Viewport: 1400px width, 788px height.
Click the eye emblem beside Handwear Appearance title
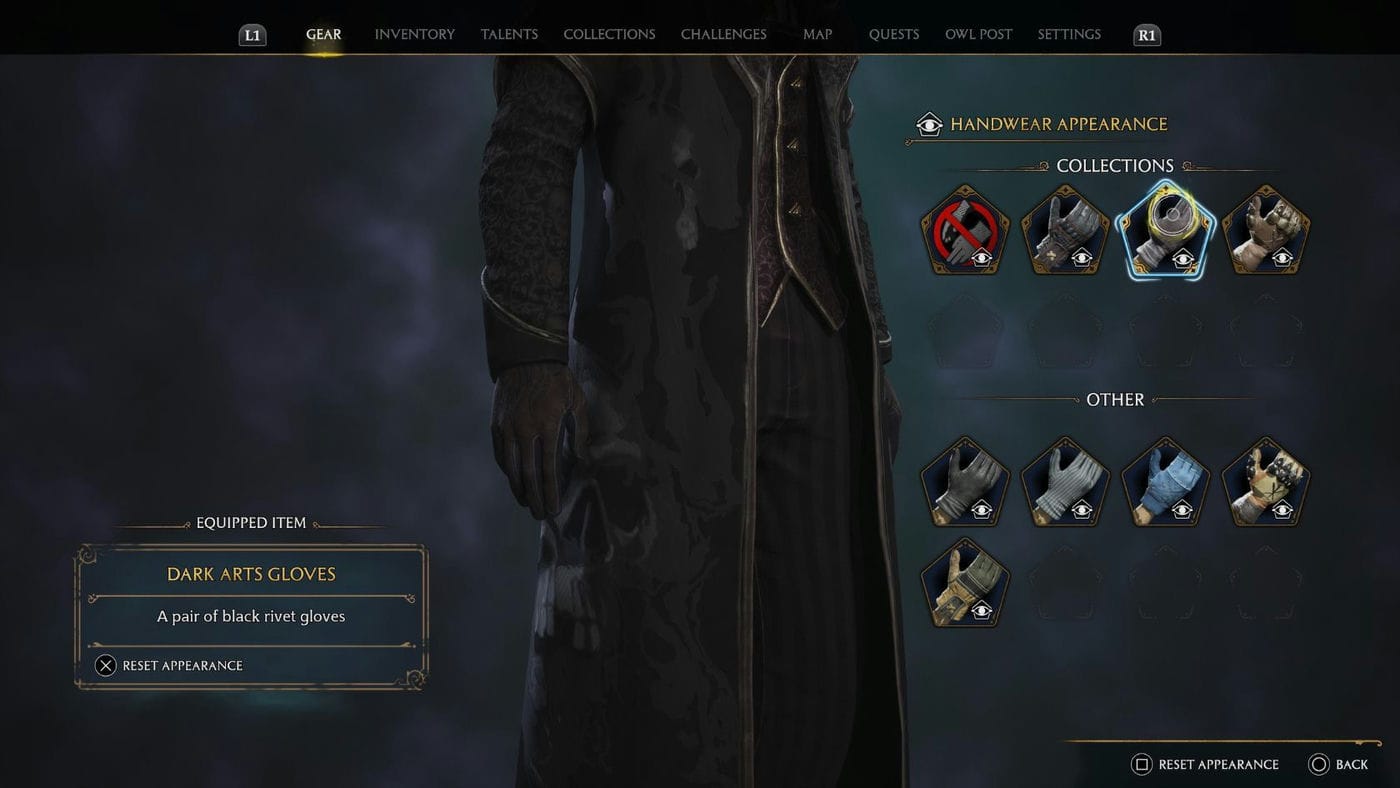[x=928, y=124]
